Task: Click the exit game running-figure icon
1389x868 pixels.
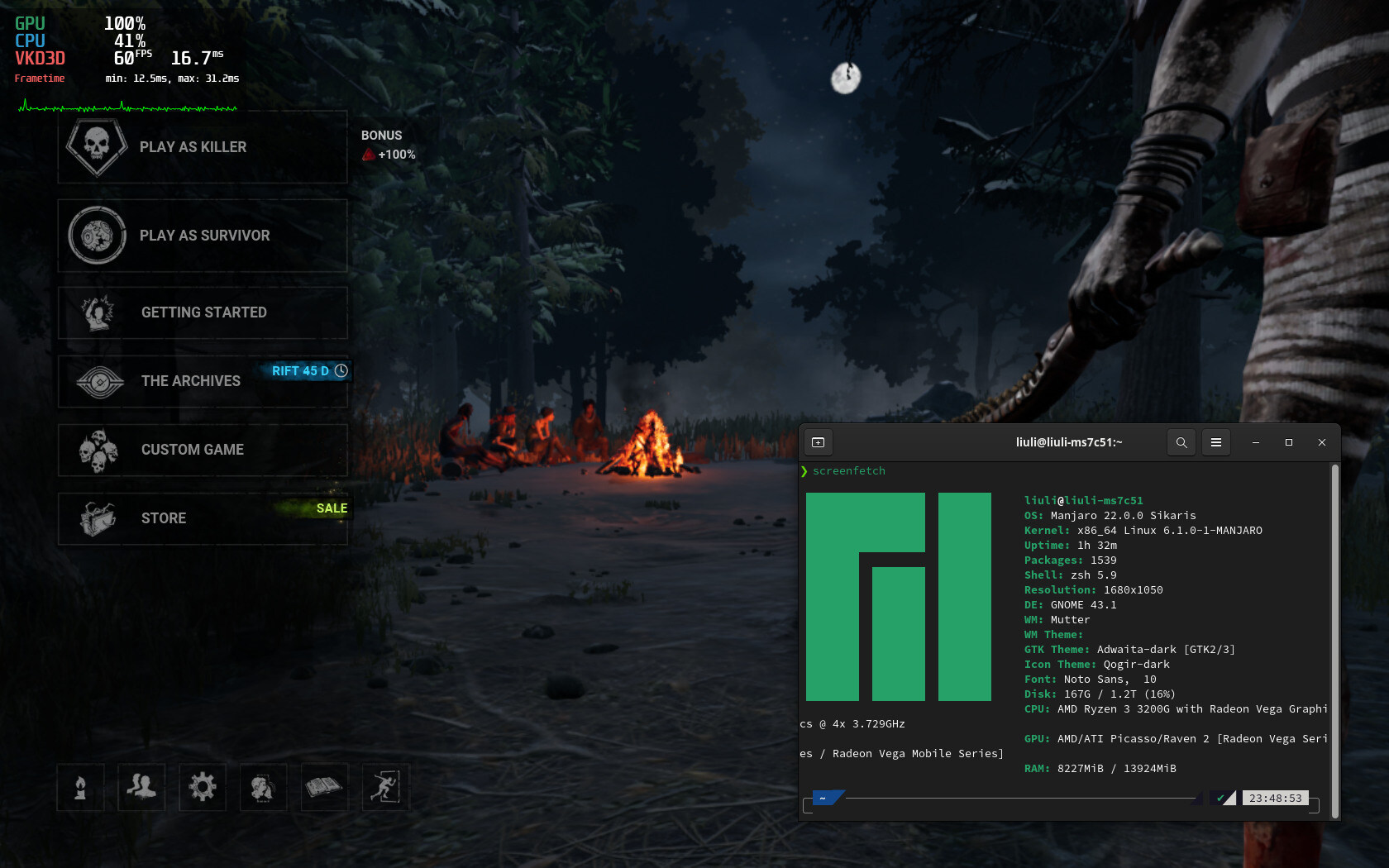Action: point(385,788)
